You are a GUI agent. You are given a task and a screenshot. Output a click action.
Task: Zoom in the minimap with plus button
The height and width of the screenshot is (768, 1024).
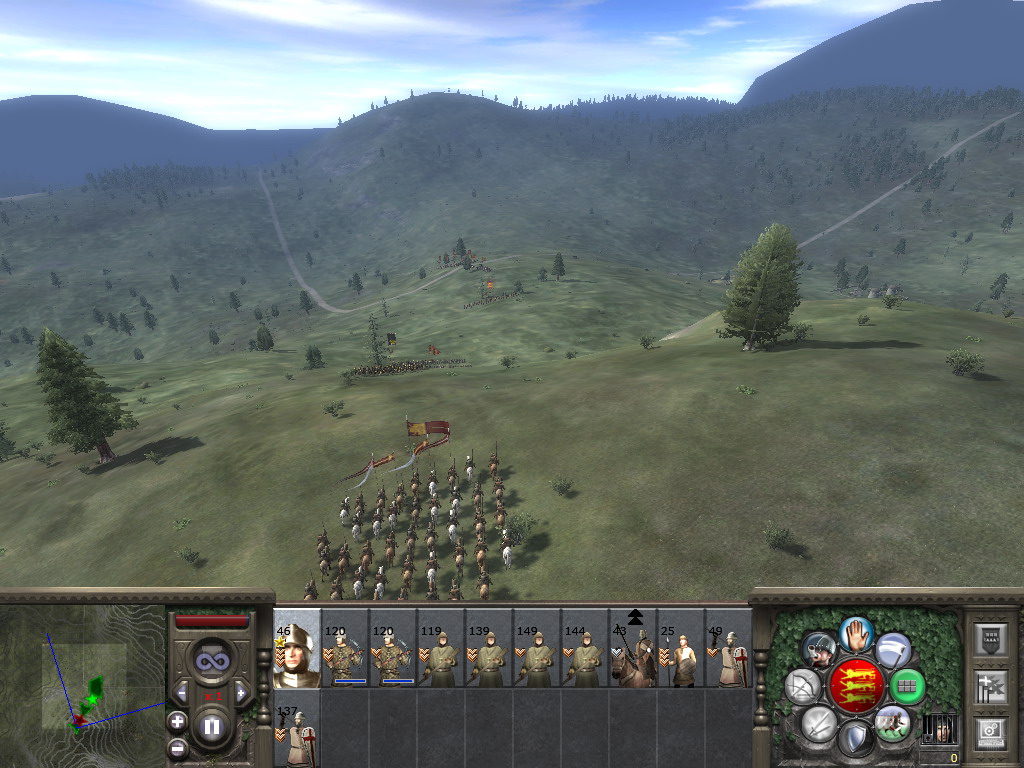tap(177, 721)
